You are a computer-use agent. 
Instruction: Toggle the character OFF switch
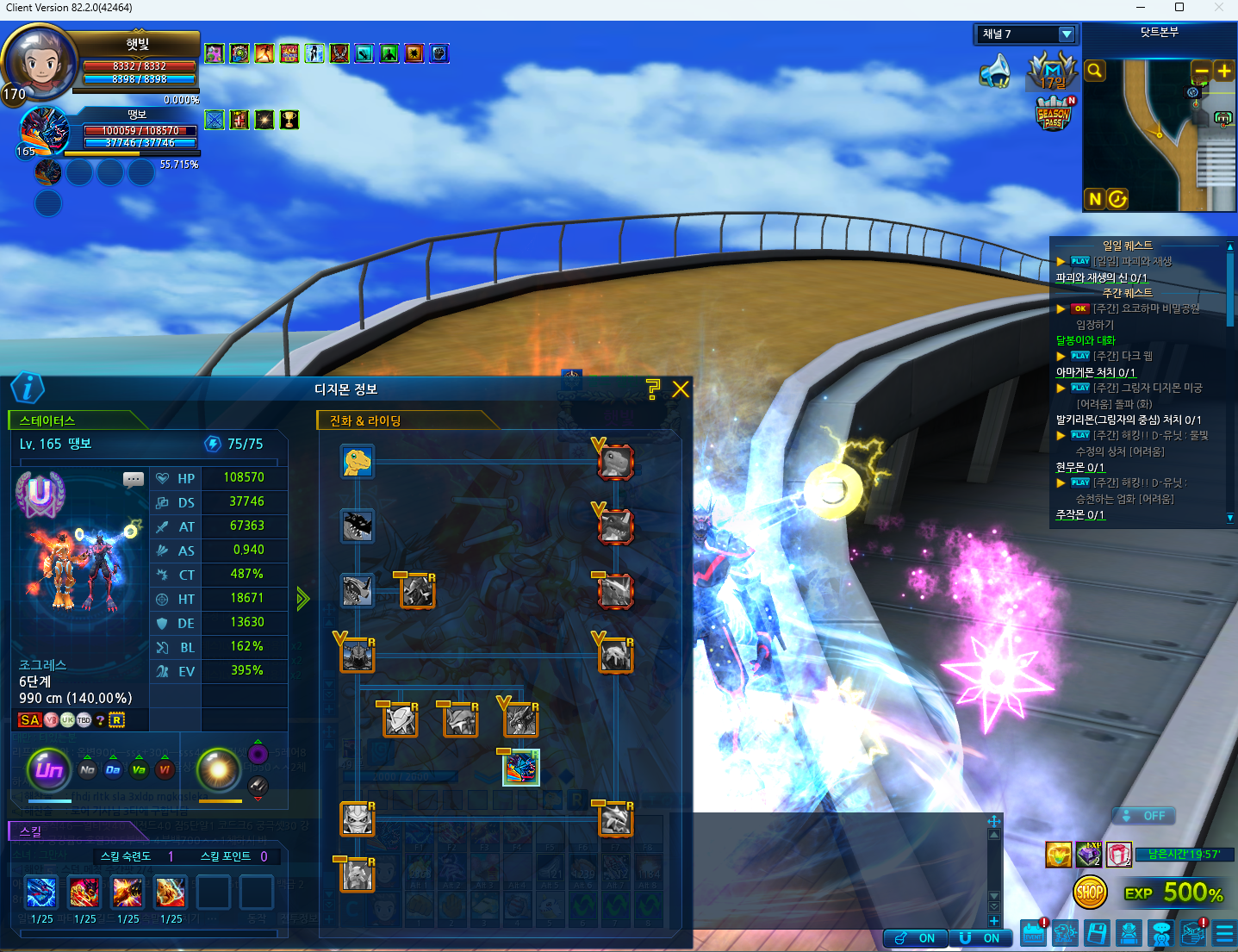(x=1144, y=816)
